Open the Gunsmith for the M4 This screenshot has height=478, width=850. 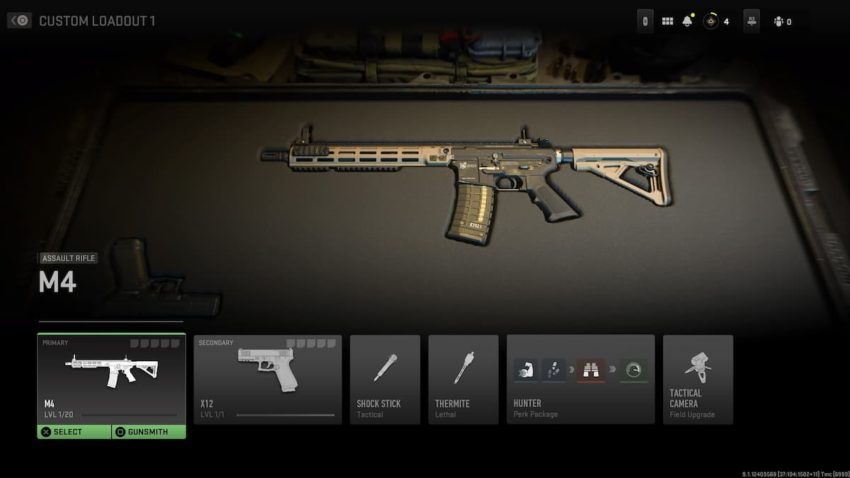148,432
